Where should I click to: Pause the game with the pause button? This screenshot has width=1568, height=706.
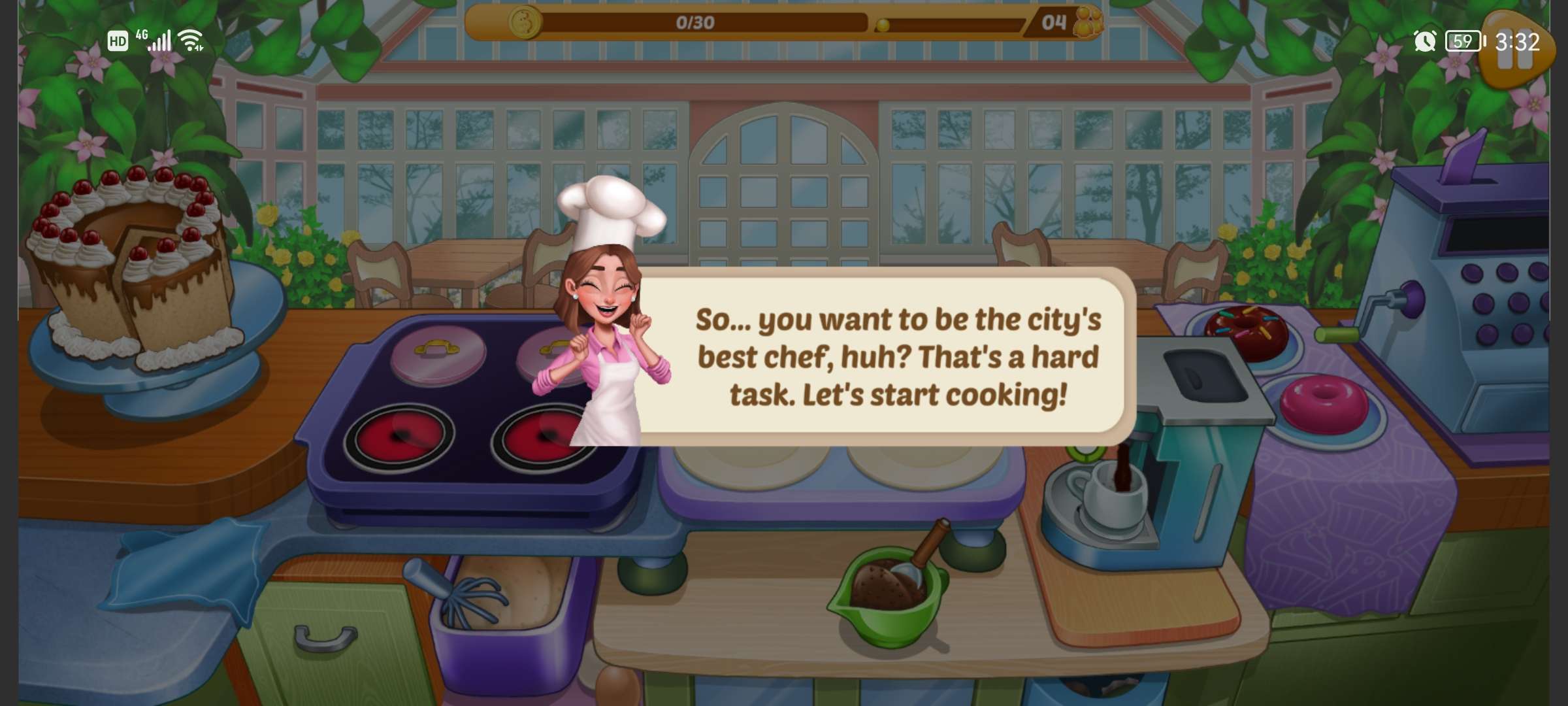click(x=1514, y=54)
